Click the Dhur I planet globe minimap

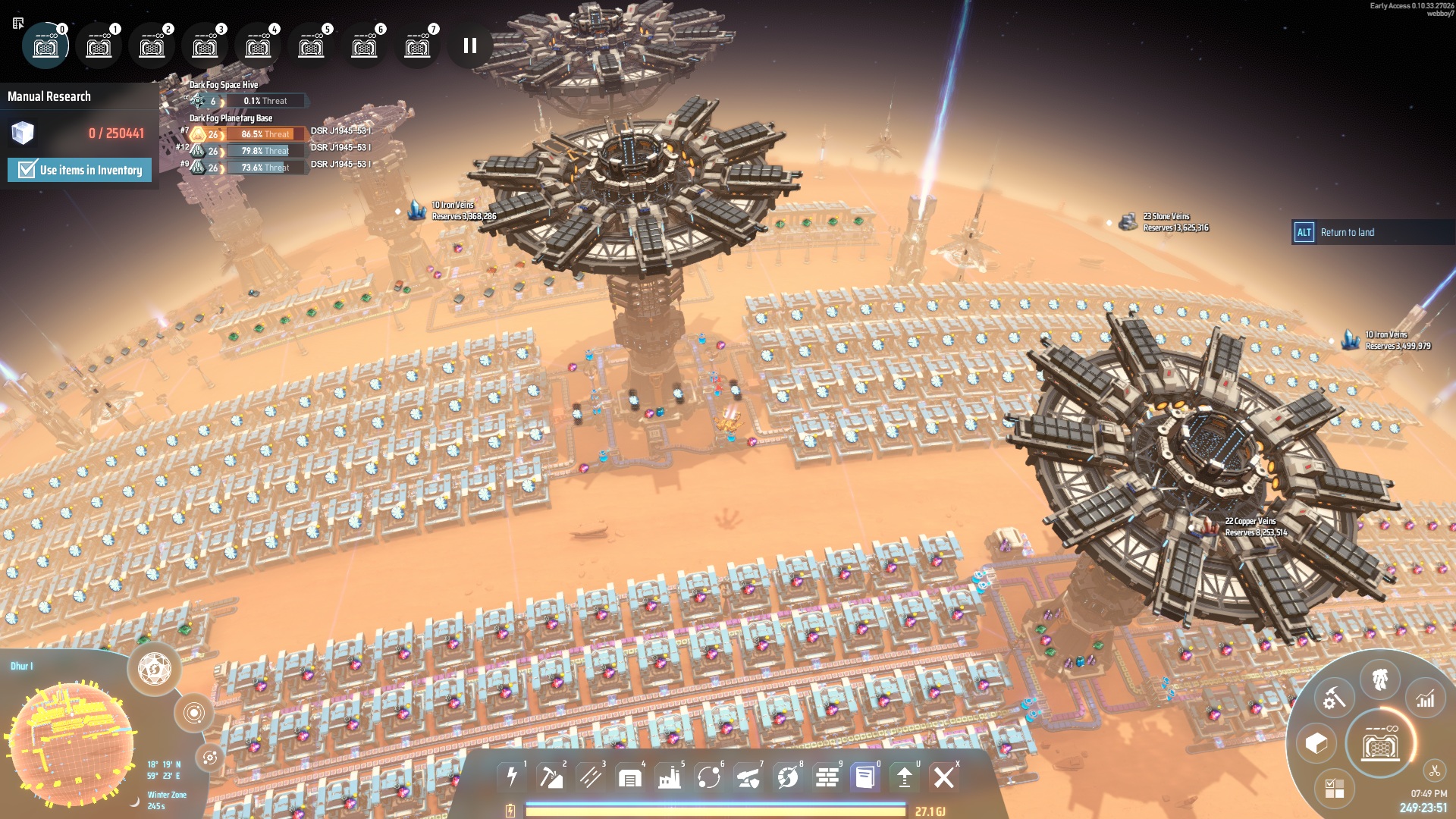(70, 743)
